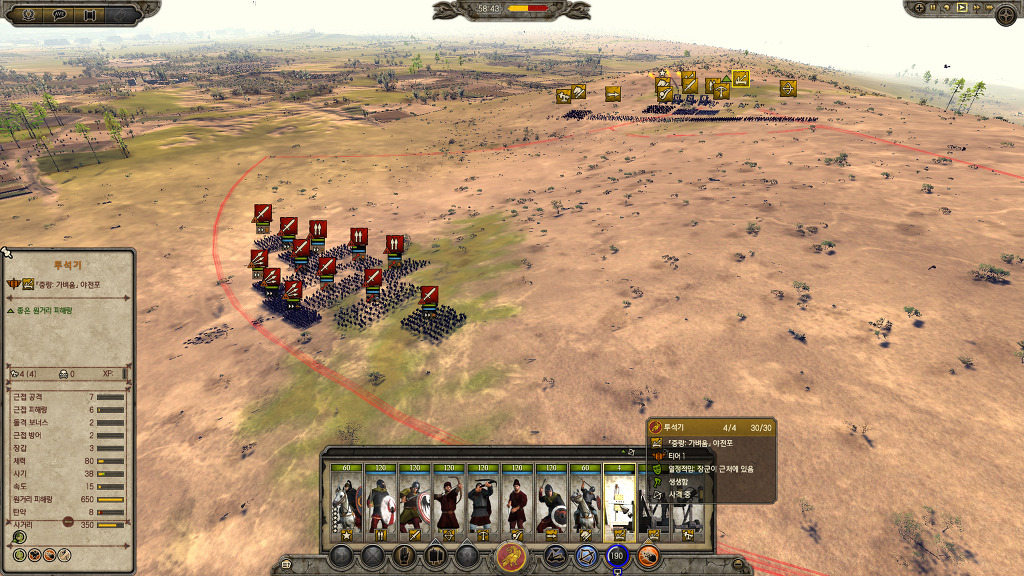Click the banner flag button top-left
This screenshot has height=576, width=1024.
pyautogui.click(x=90, y=14)
